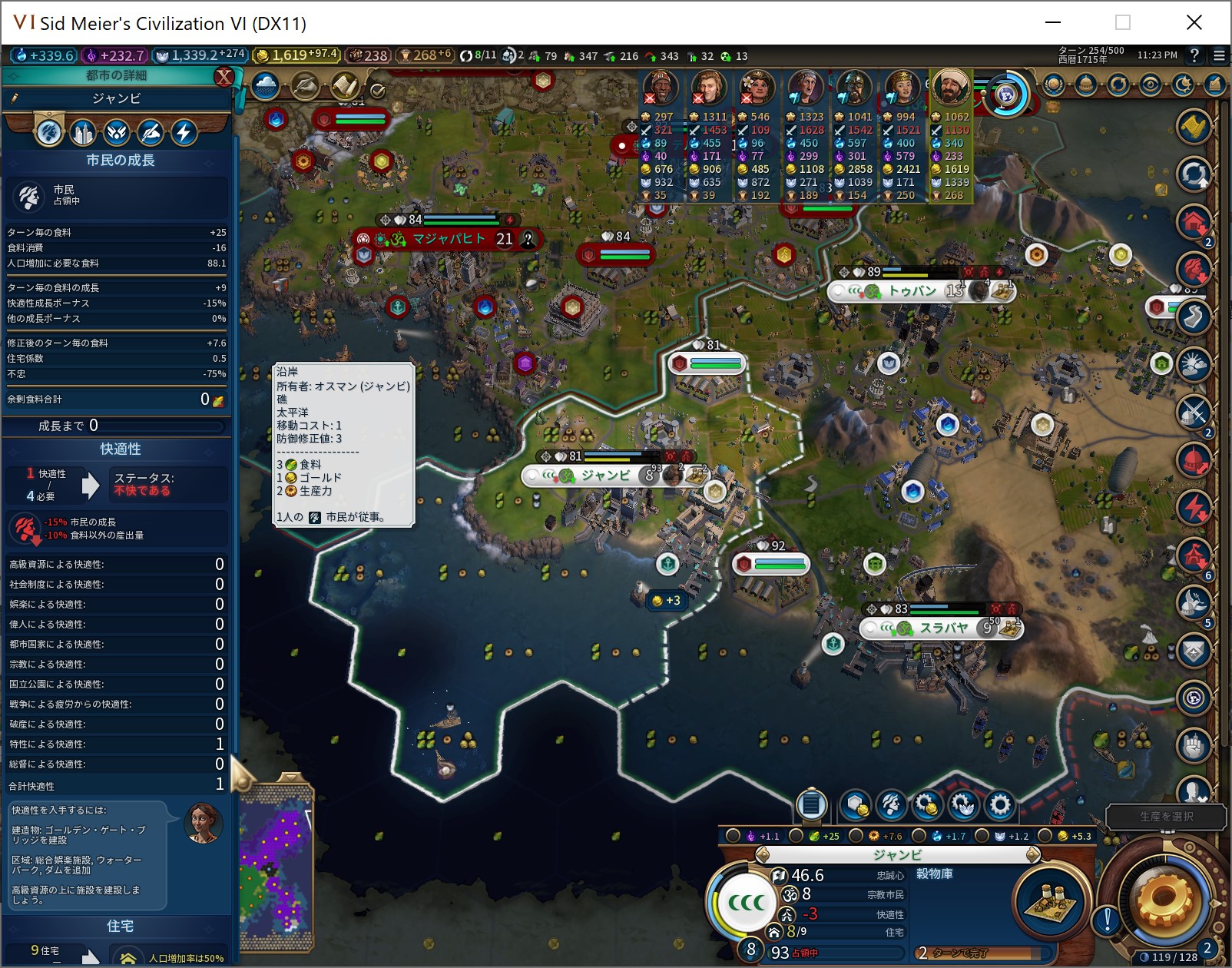This screenshot has height=968, width=1232.
Task: Click the citizen head manage citizens button
Action: point(891,805)
